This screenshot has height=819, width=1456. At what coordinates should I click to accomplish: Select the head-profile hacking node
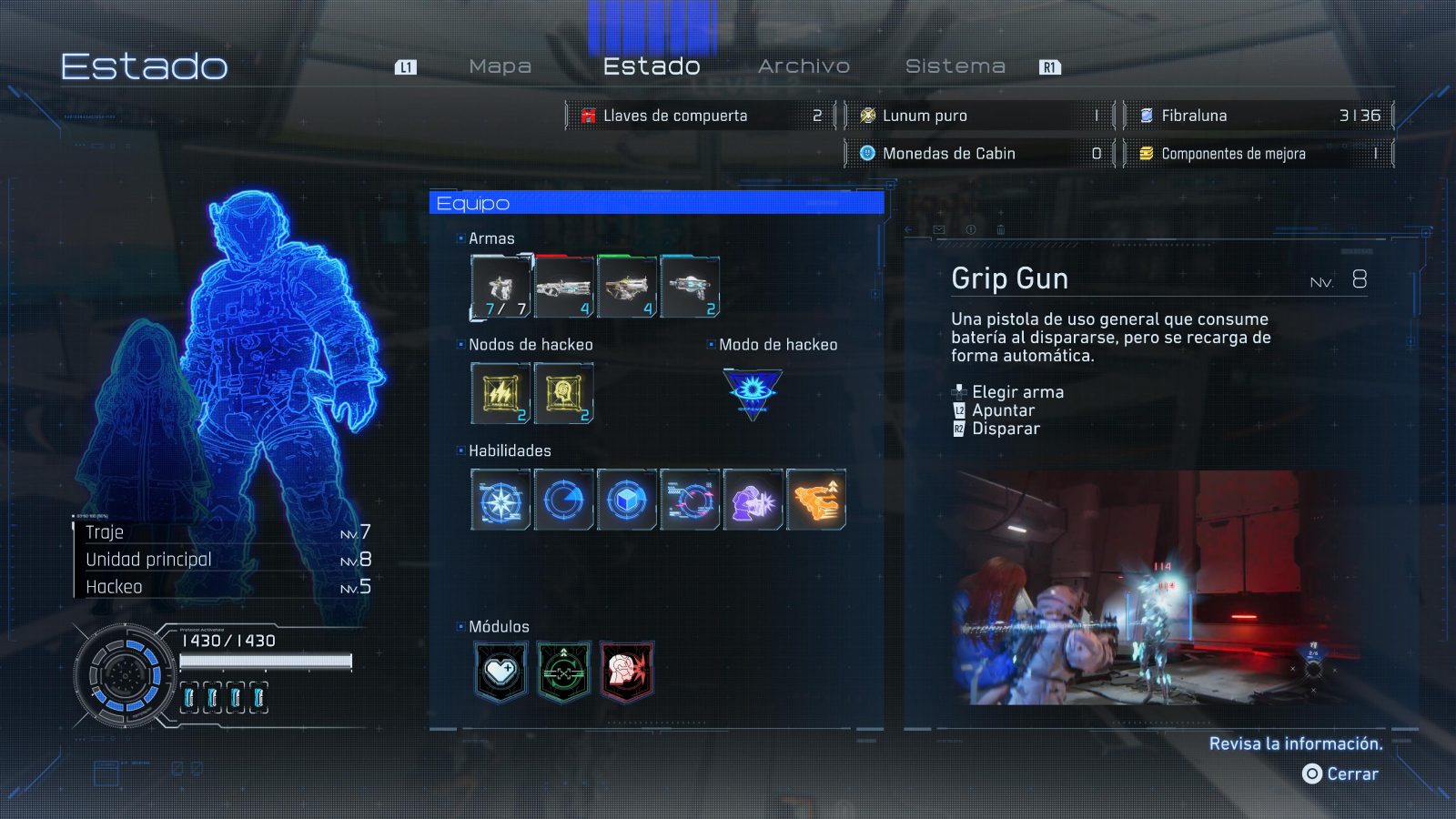click(x=563, y=393)
